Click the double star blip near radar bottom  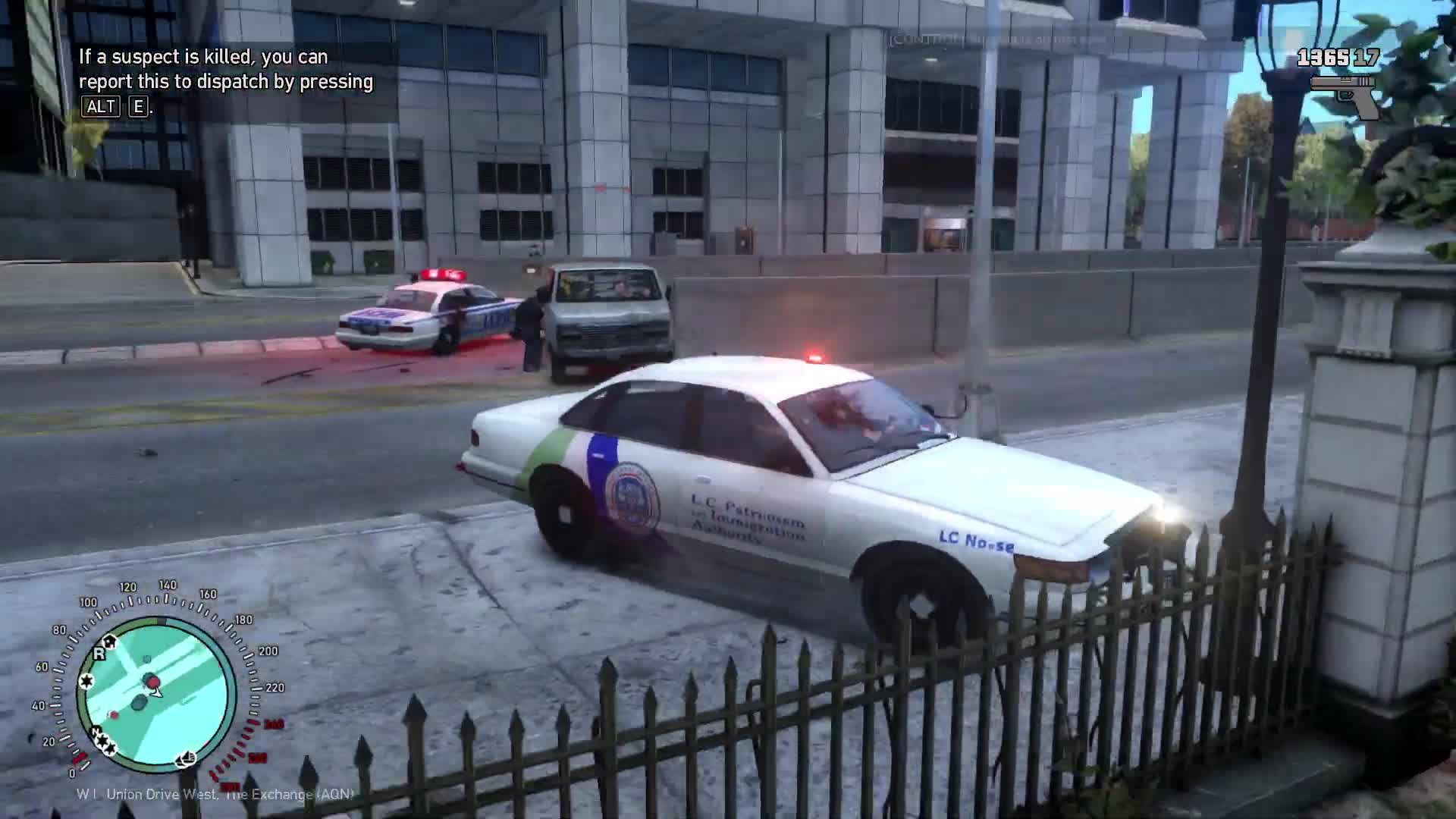[105, 742]
